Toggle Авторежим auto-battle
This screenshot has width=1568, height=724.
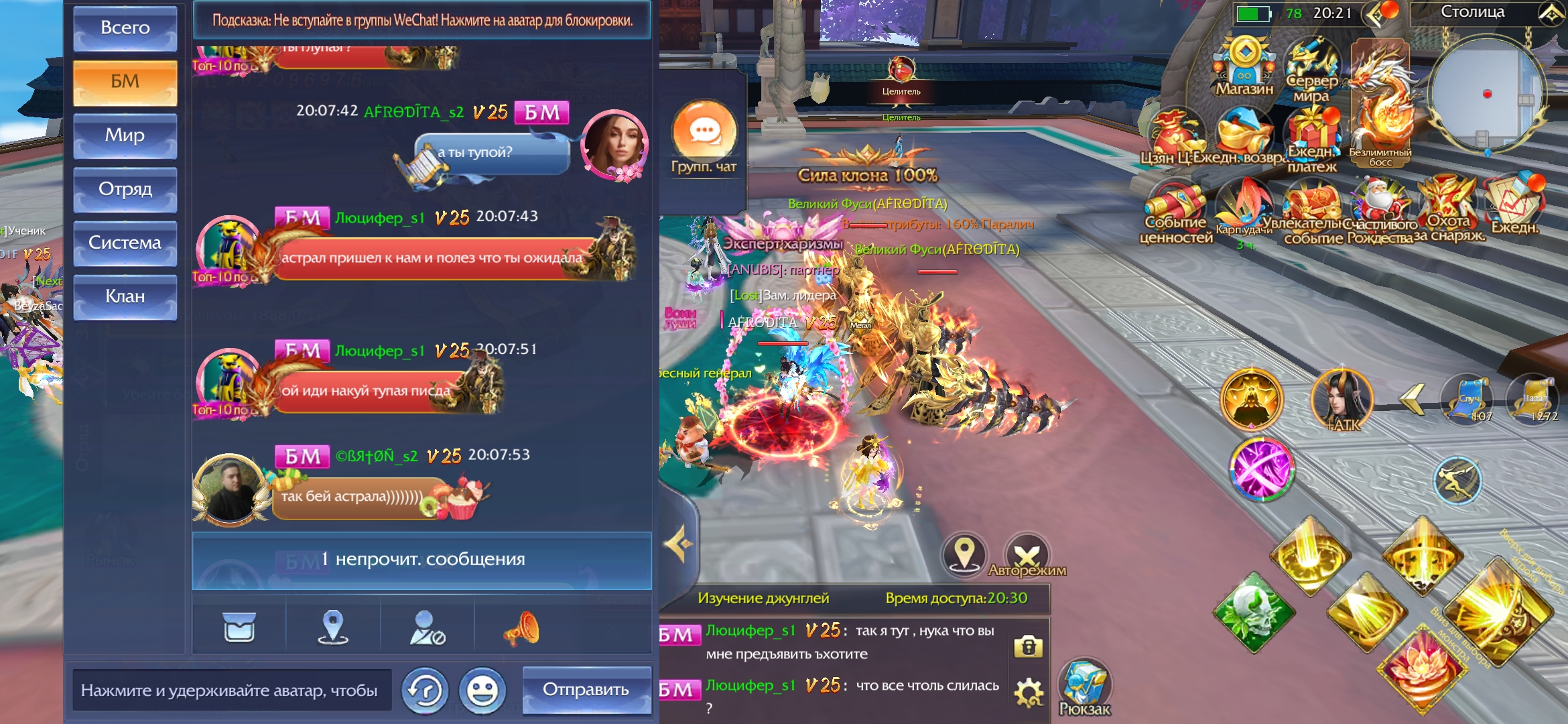(1027, 556)
